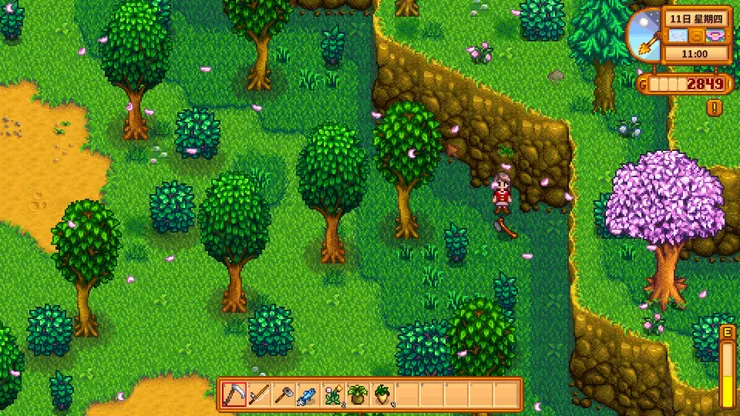Select the hammer tool slot
The width and height of the screenshot is (740, 416).
[284, 394]
